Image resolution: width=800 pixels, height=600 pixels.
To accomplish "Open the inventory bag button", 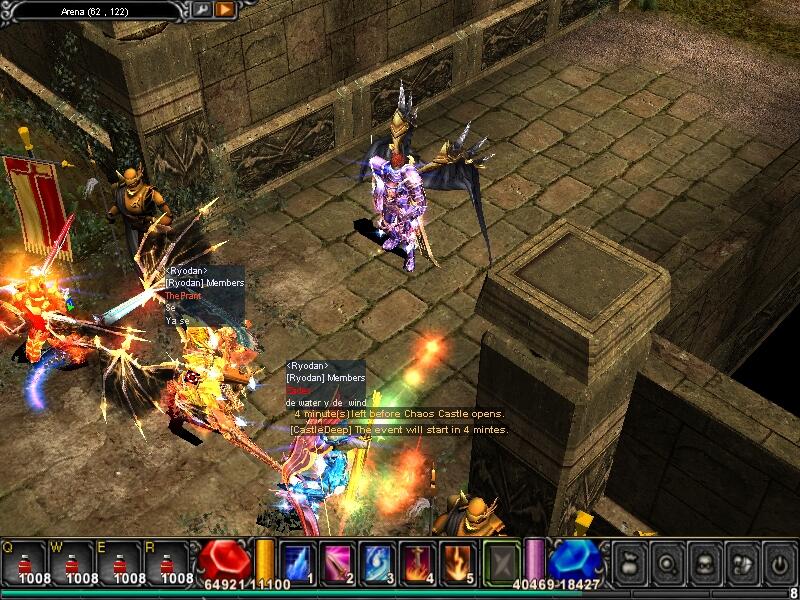I will pyautogui.click(x=629, y=561).
